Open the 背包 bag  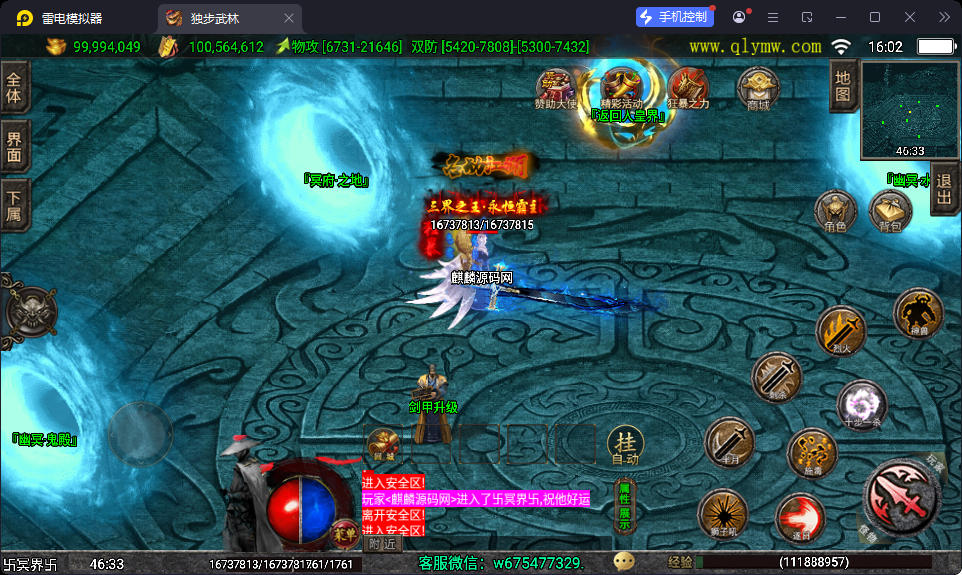(889, 210)
